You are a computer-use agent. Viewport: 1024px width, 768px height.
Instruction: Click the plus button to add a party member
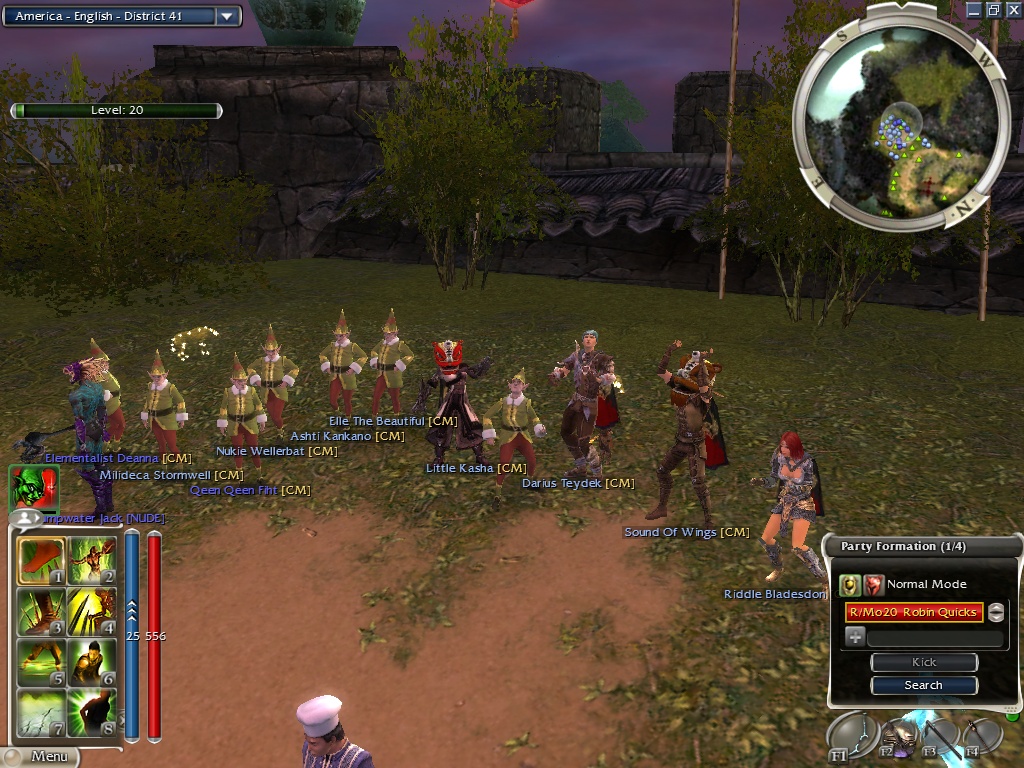click(855, 636)
